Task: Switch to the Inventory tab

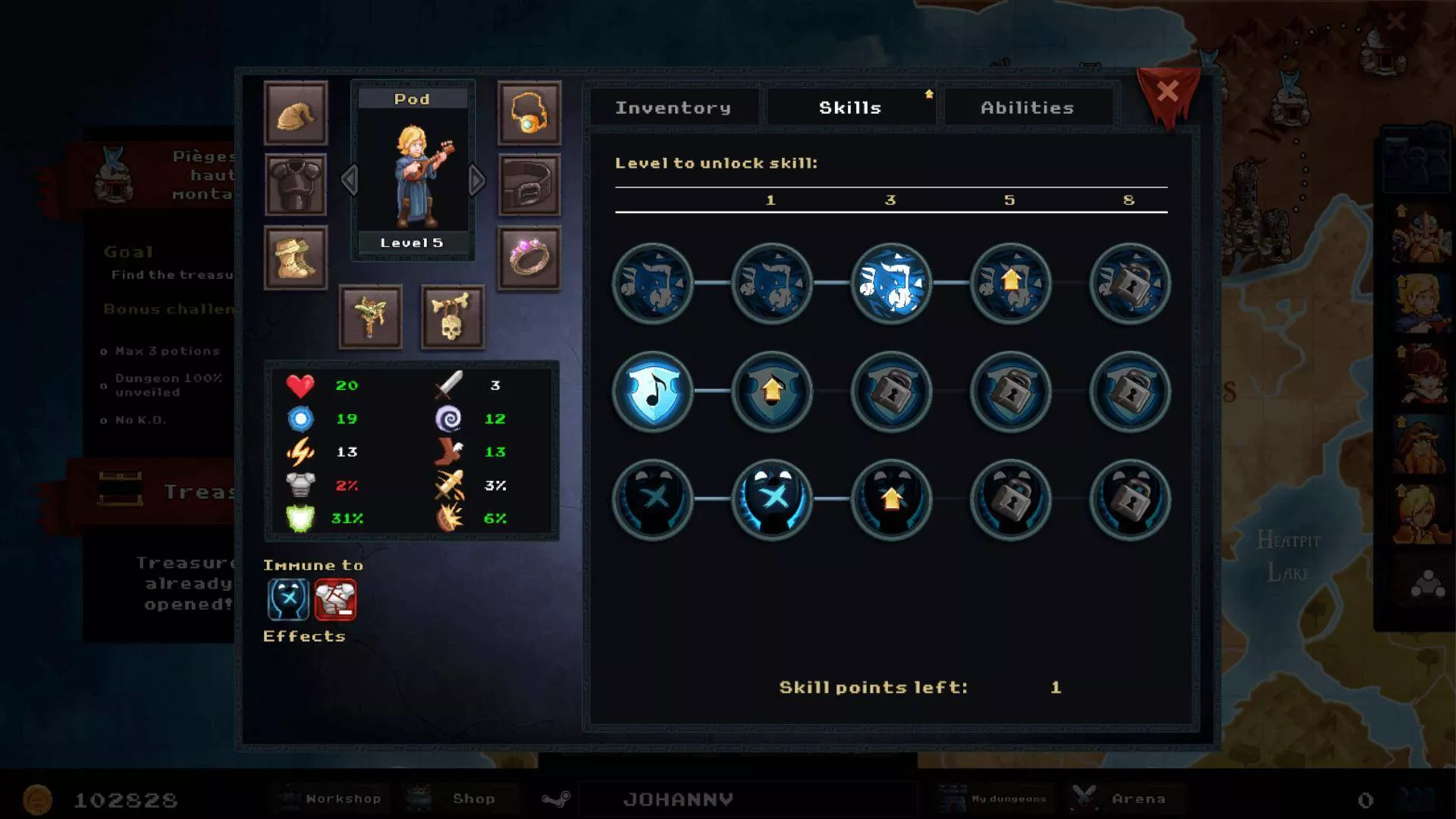Action: [x=673, y=108]
